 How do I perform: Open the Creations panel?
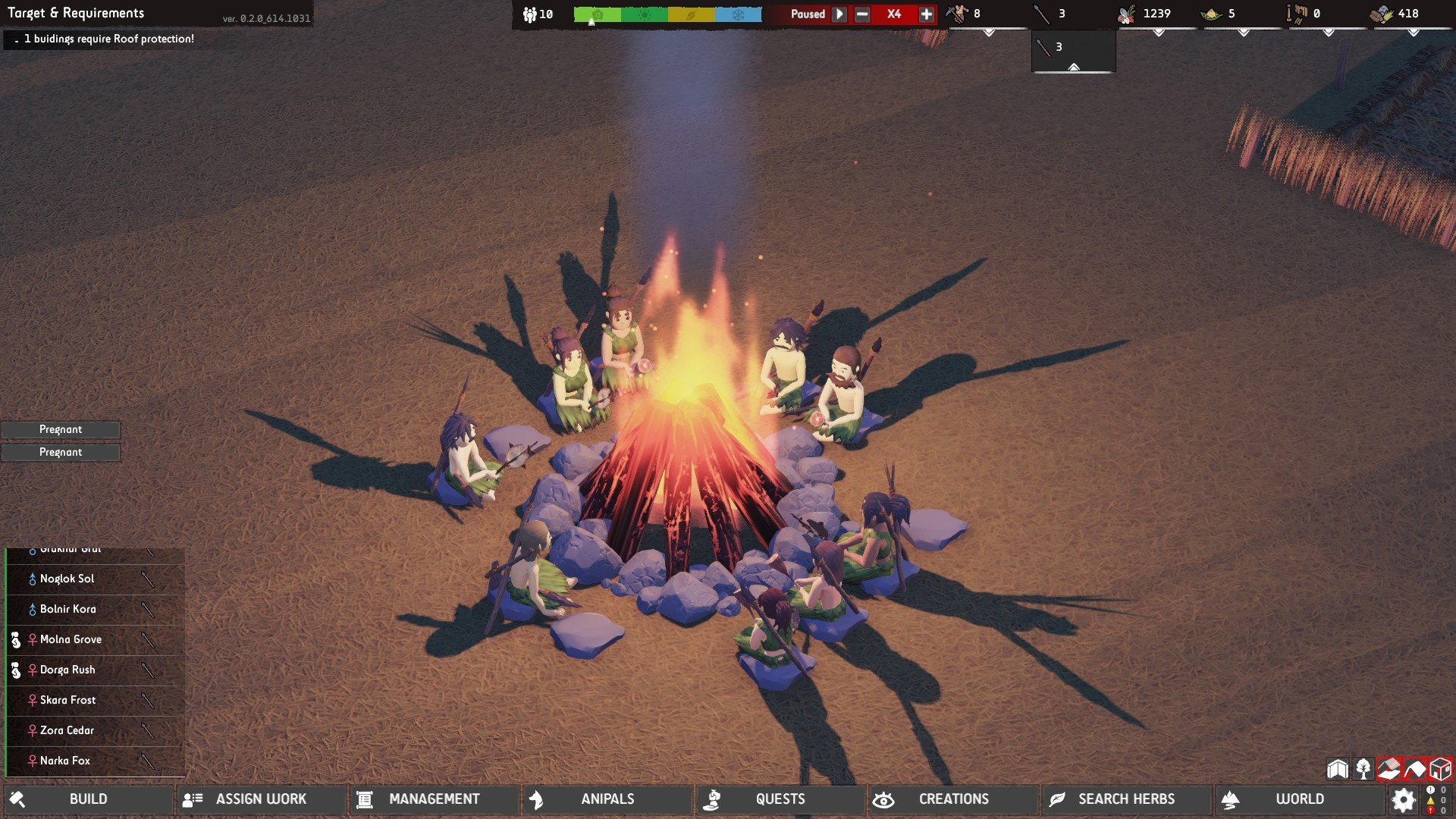(953, 799)
